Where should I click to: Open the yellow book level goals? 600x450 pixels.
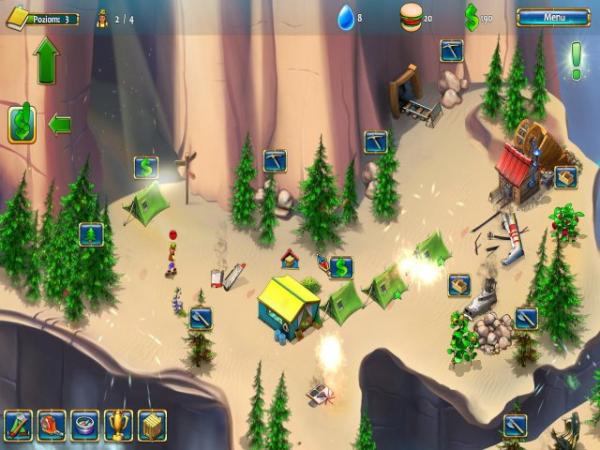[17, 18]
